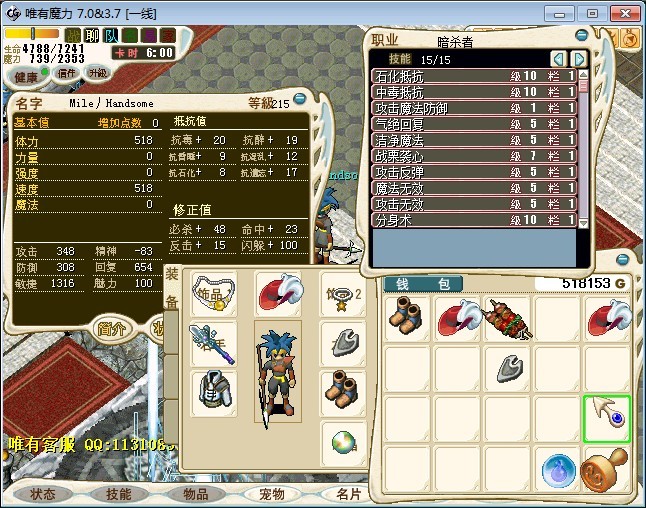Go to the previous skill page arrow
646x508 pixels.
pos(558,59)
